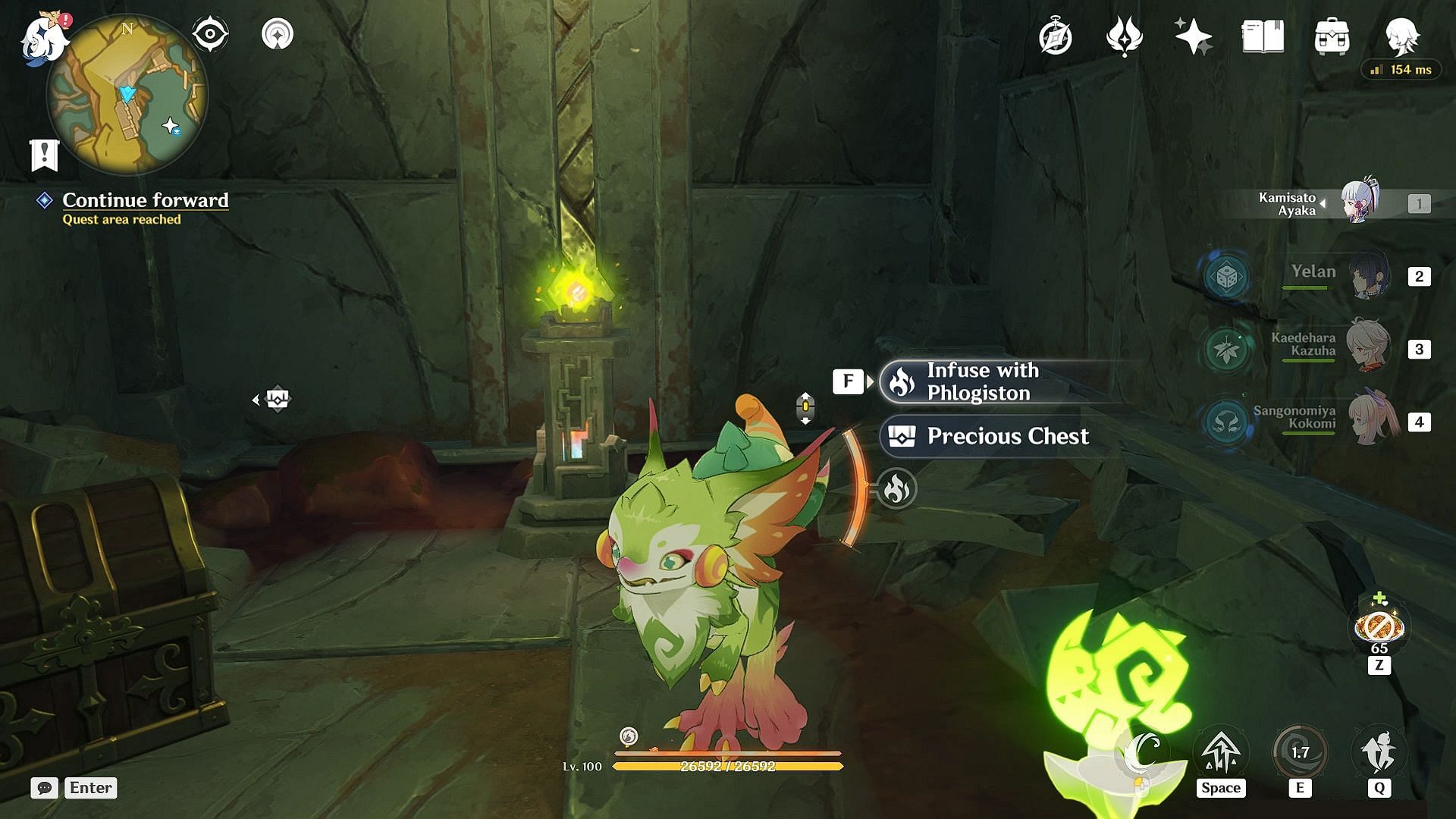Screen dimensions: 1456x819
Task: Open the quest log exclamation bookmark
Action: (x=44, y=155)
